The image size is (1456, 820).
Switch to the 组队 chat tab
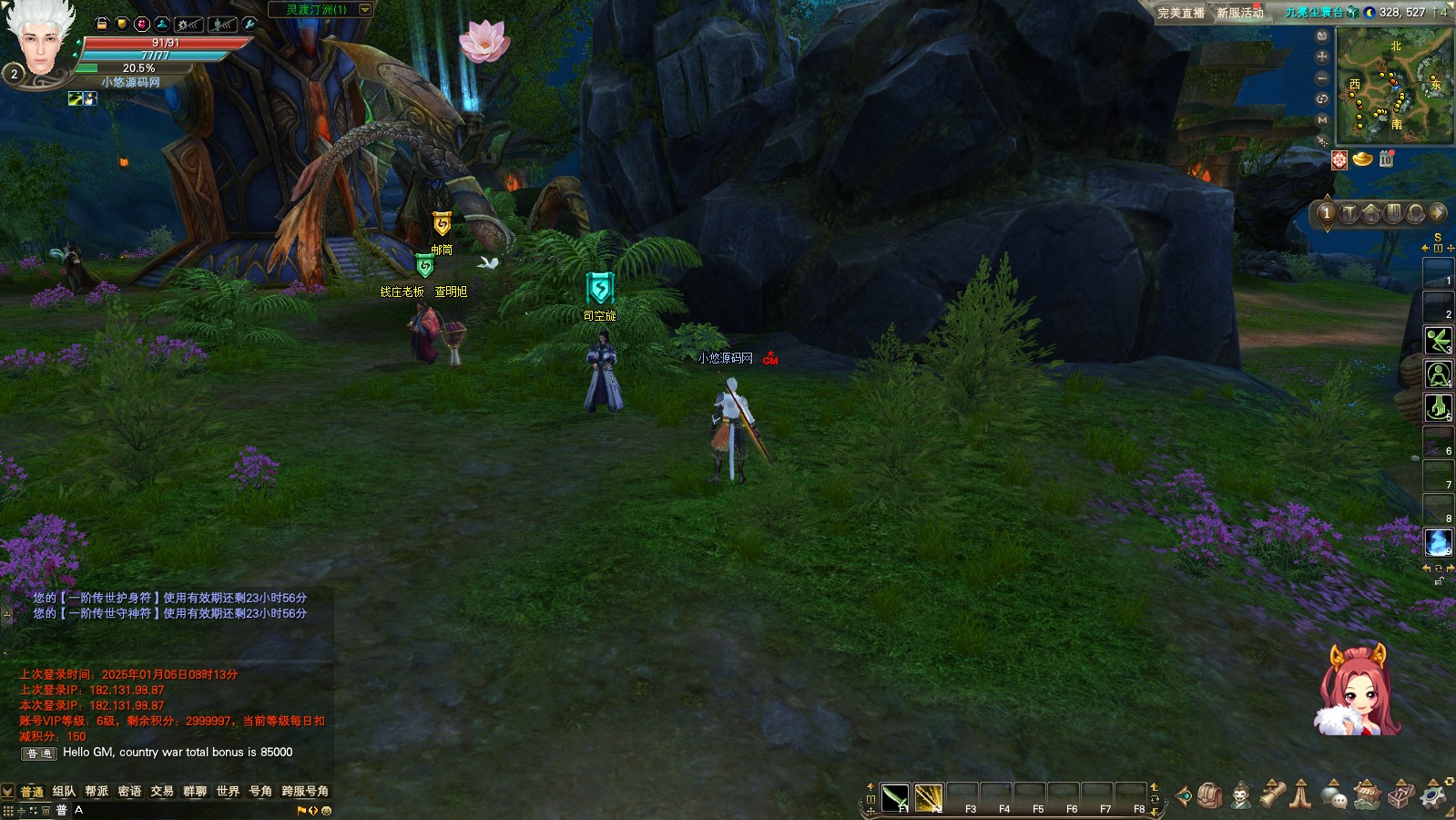[64, 791]
